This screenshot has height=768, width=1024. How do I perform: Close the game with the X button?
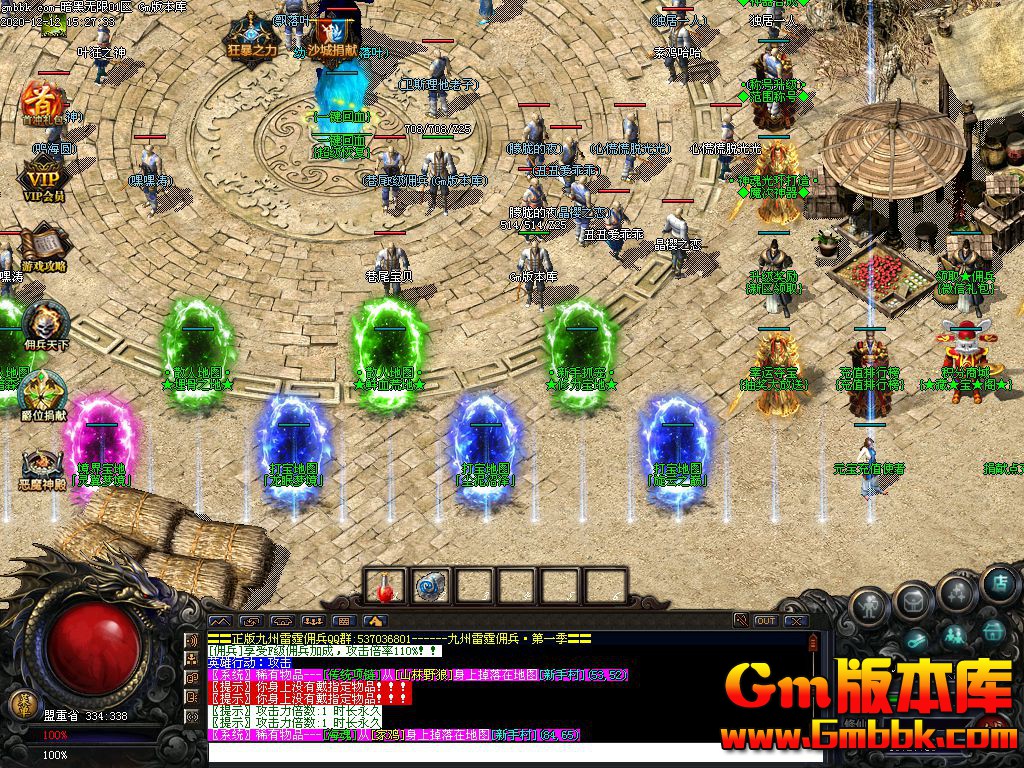pyautogui.click(x=795, y=621)
